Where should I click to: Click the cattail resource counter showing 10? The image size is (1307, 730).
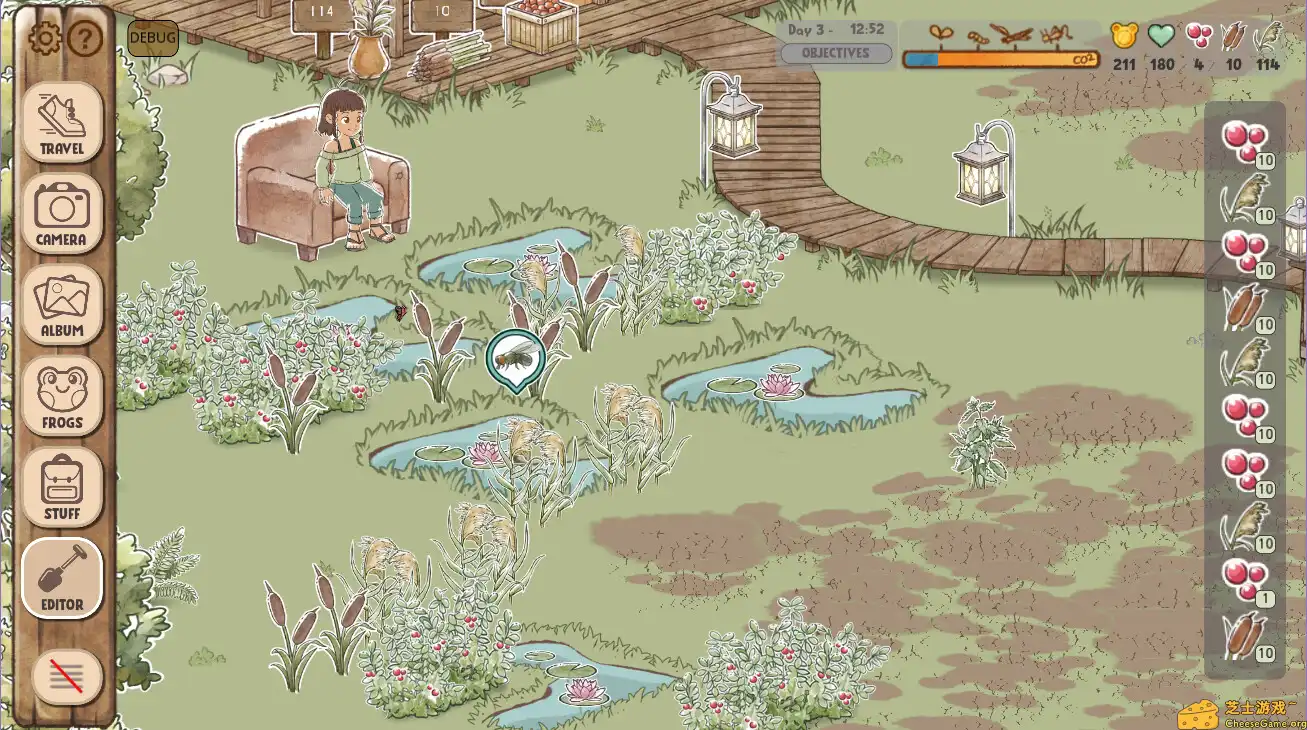pos(1232,45)
